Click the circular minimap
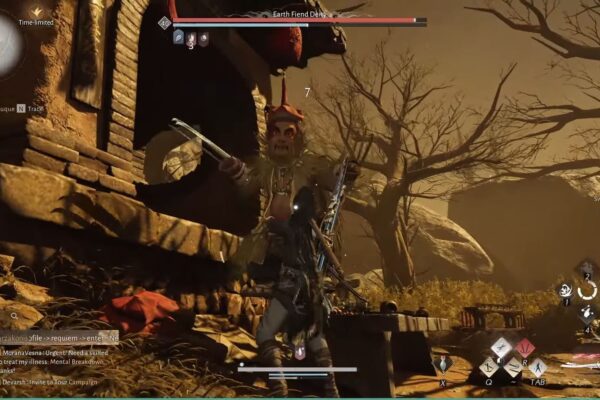The width and height of the screenshot is (600, 400). (8, 45)
